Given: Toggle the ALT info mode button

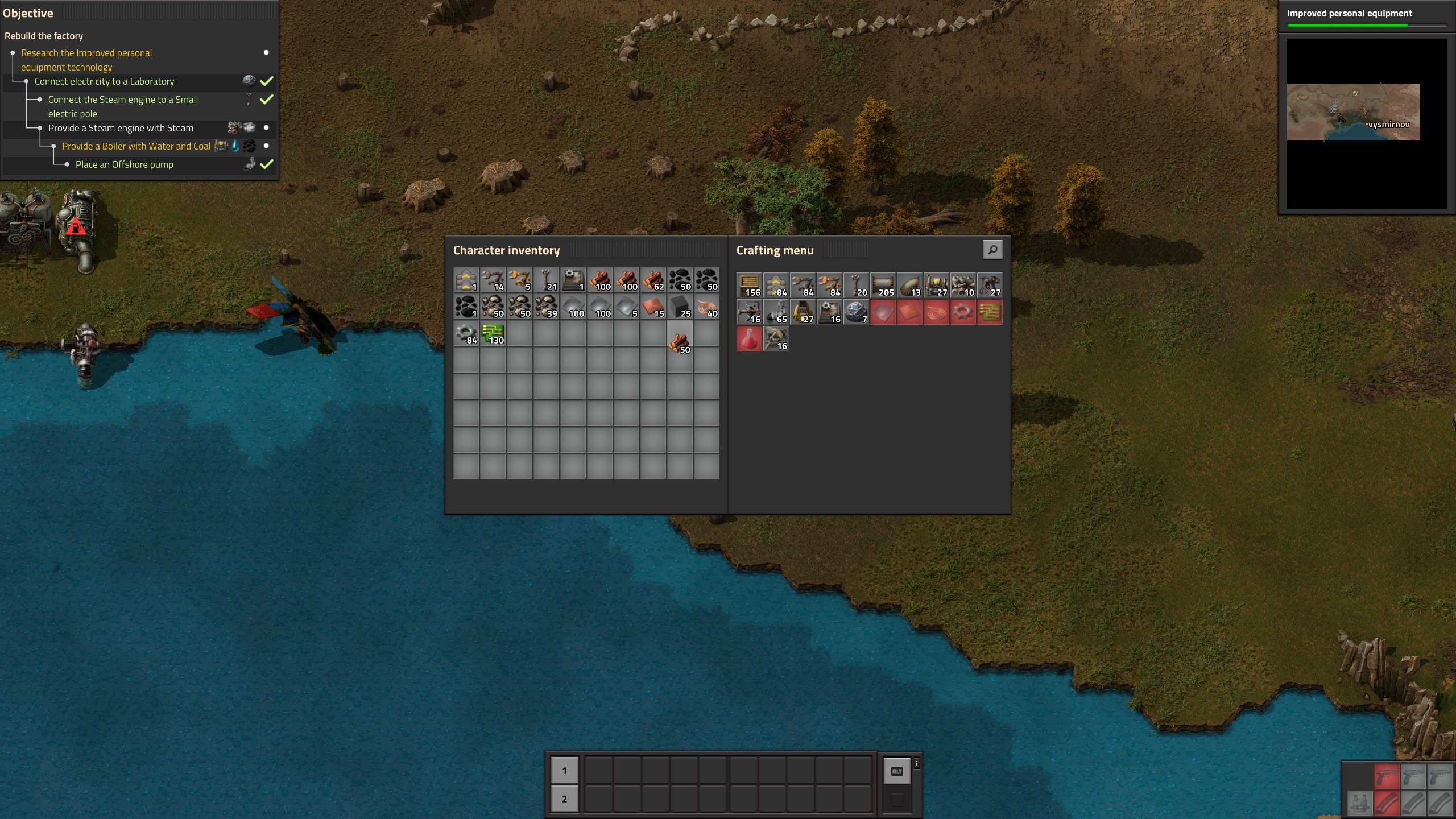Looking at the screenshot, I should 897,772.
